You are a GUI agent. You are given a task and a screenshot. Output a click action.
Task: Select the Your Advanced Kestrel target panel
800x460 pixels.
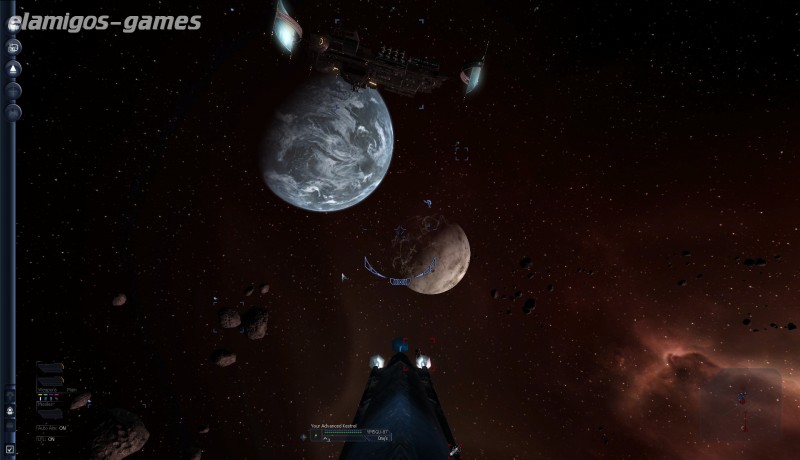tap(349, 432)
